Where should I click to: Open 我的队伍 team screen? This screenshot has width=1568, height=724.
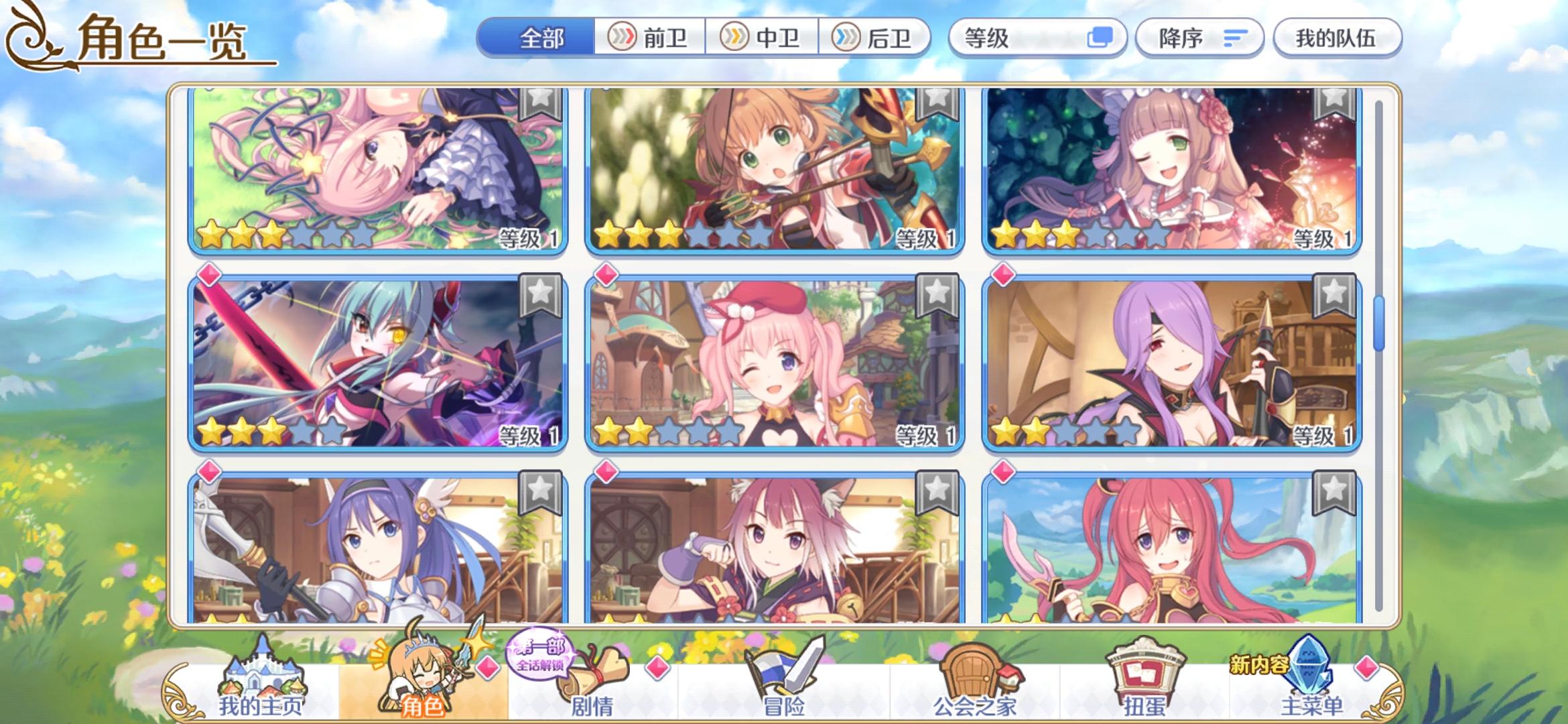pos(1336,38)
